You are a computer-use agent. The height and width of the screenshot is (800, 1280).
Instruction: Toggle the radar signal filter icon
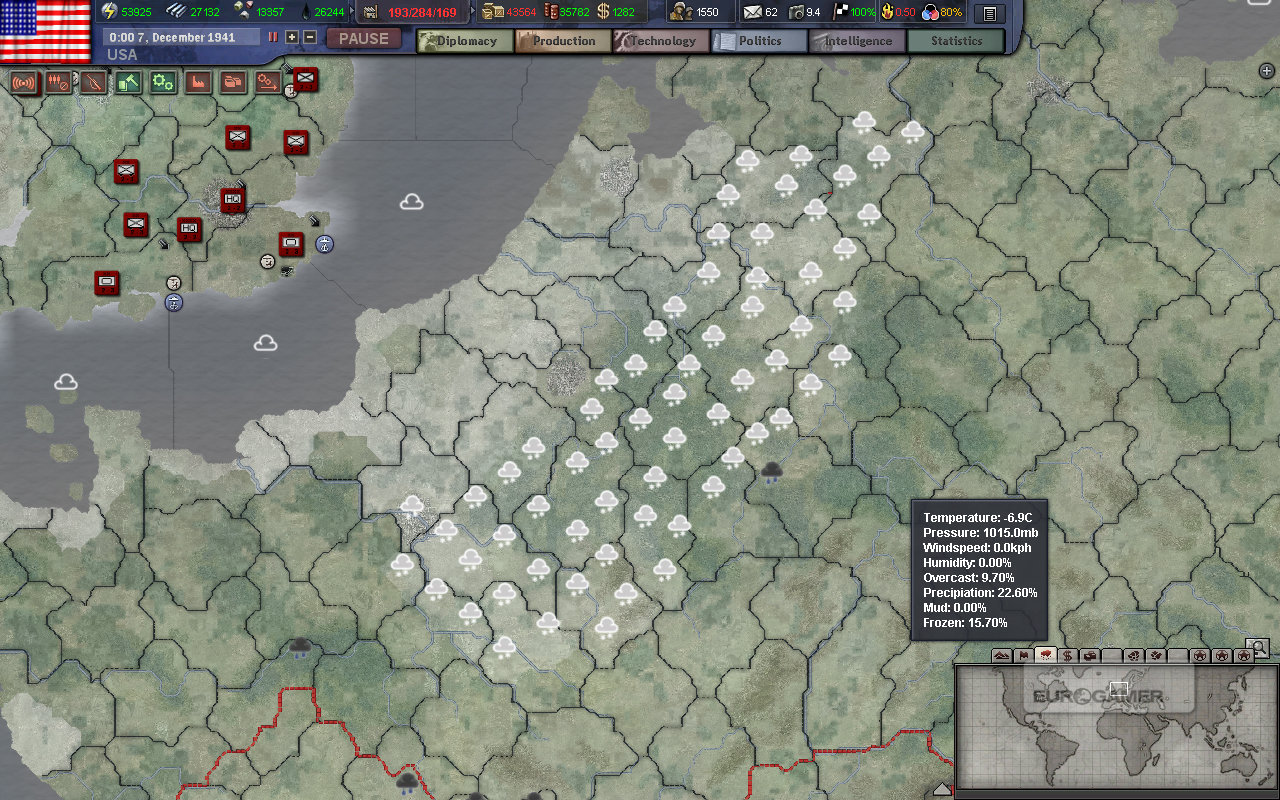[x=24, y=82]
